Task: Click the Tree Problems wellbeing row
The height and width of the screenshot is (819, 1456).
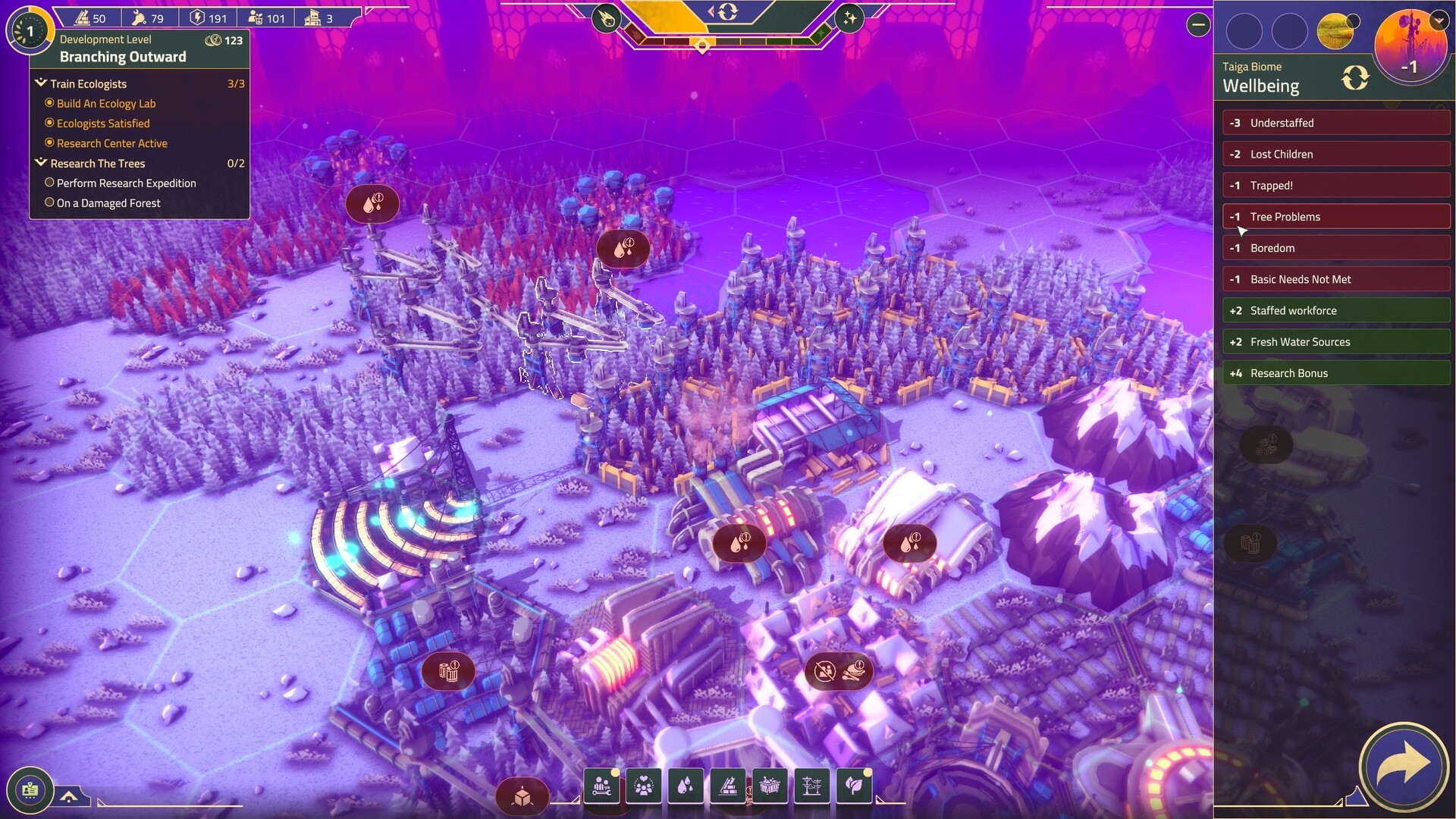Action: [1336, 217]
